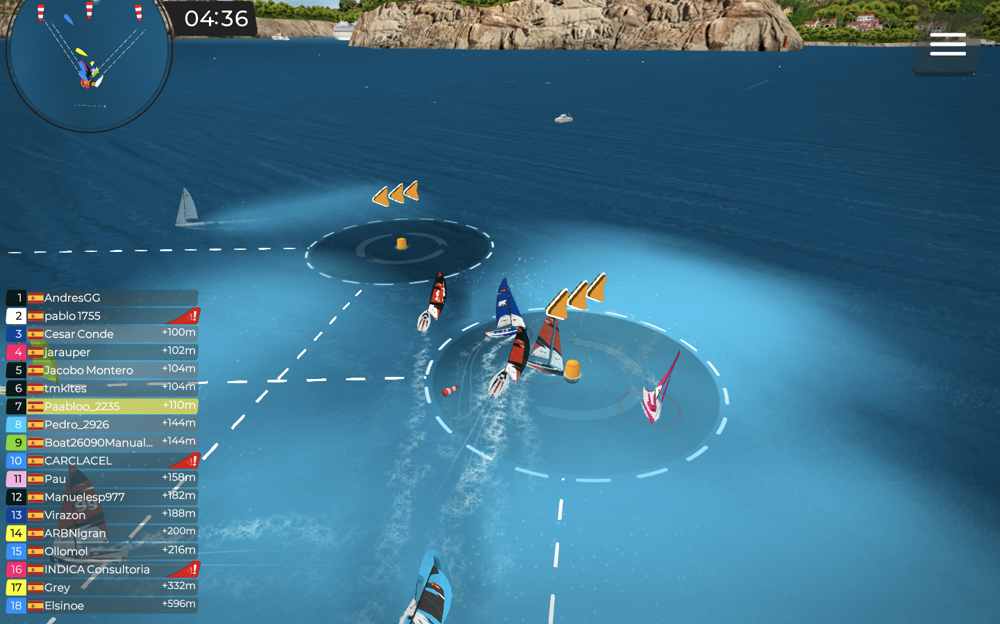
Task: Click the jarauper ranking row
Action: [x=102, y=352]
